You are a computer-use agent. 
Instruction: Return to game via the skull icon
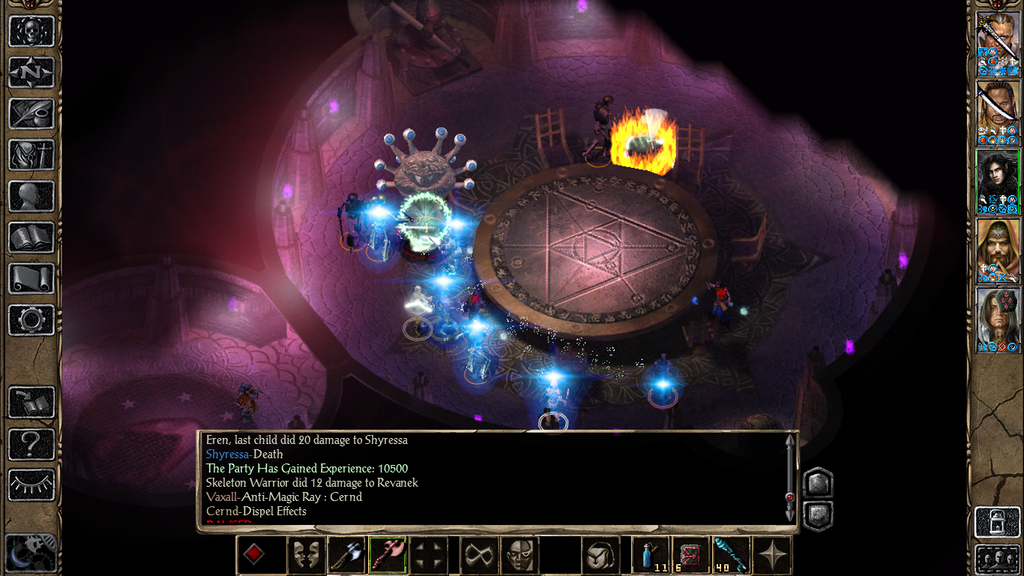[31, 30]
